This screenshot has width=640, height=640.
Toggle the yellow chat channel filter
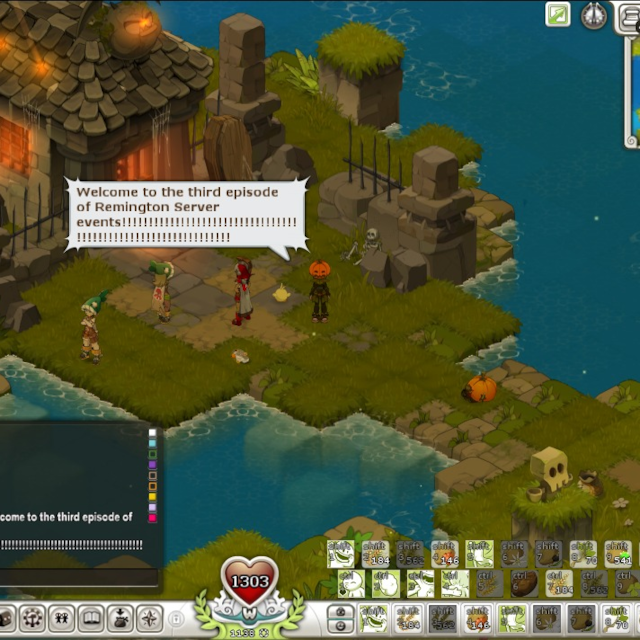point(153,496)
